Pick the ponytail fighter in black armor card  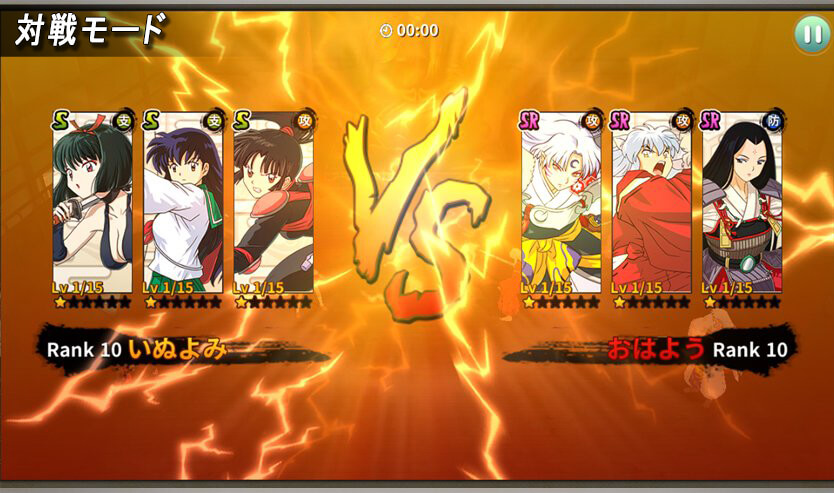pyautogui.click(x=273, y=208)
